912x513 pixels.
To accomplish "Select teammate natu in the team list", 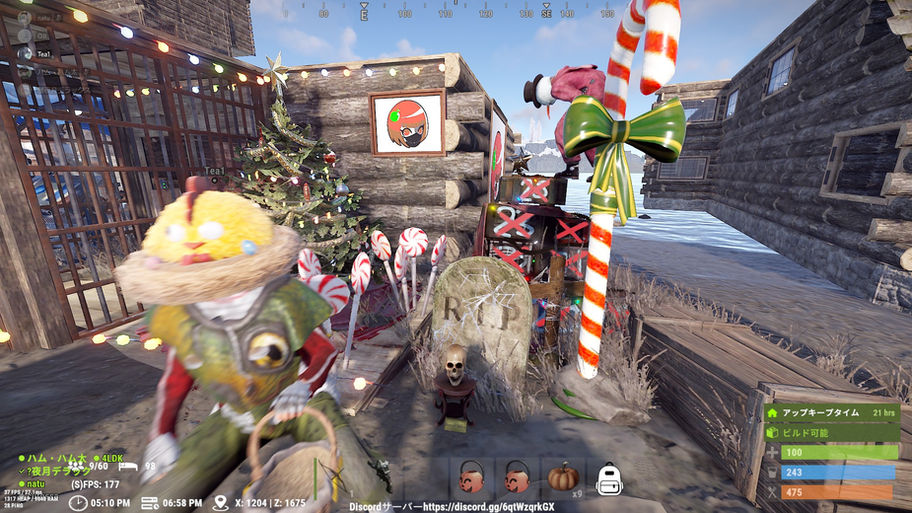I will [34, 484].
